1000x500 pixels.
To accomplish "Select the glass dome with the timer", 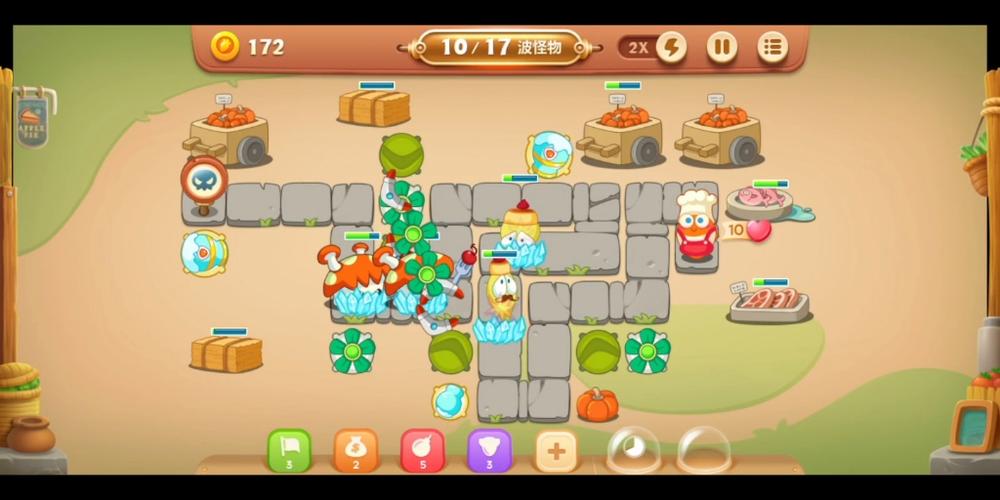I will point(634,450).
